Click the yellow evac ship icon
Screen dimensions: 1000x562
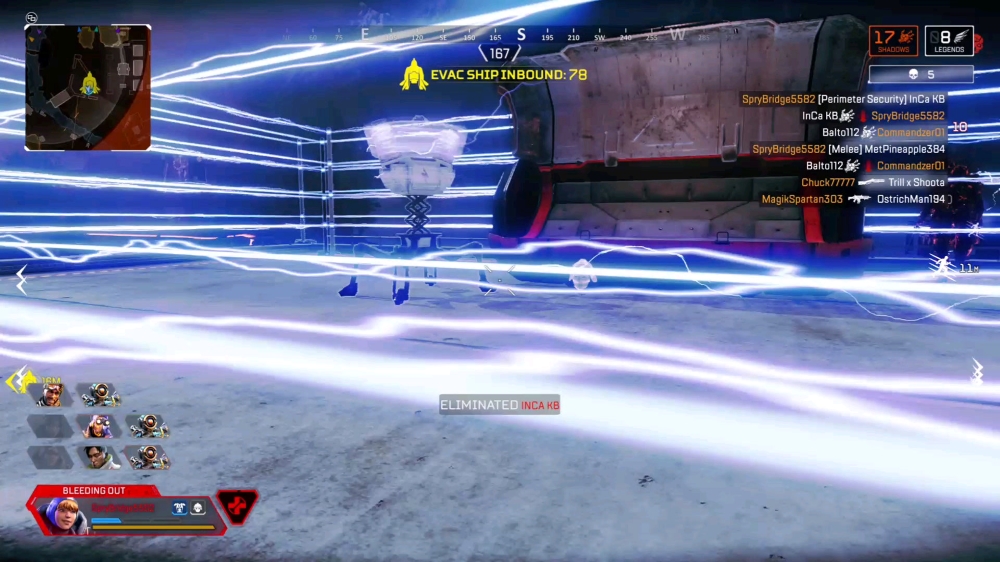click(414, 75)
